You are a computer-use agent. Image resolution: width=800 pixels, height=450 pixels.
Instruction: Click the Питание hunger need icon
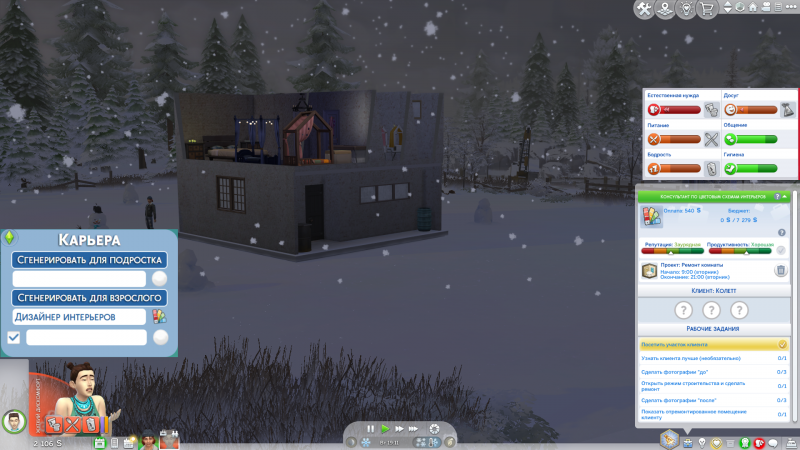click(x=651, y=140)
